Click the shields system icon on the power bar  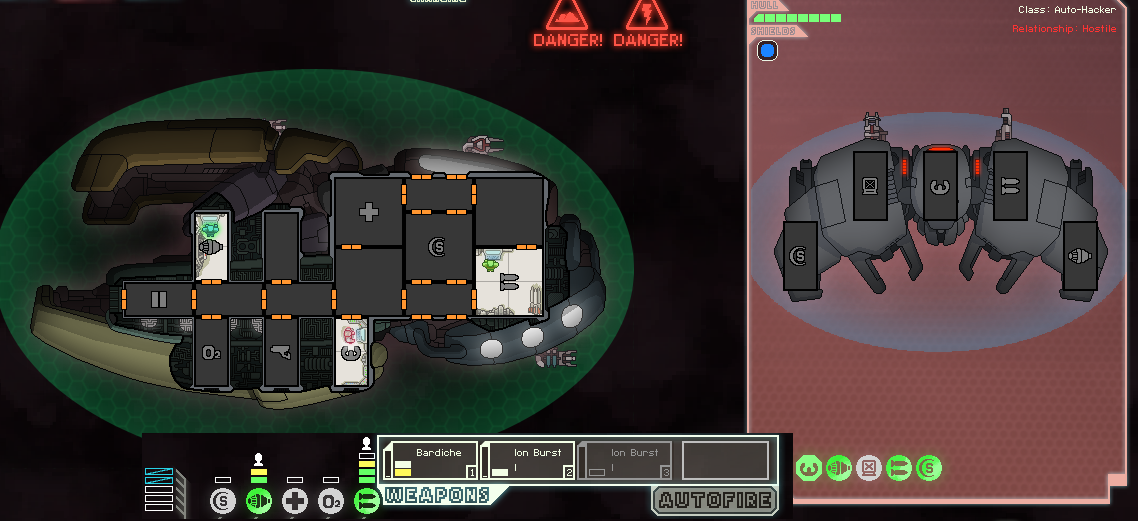click(223, 501)
